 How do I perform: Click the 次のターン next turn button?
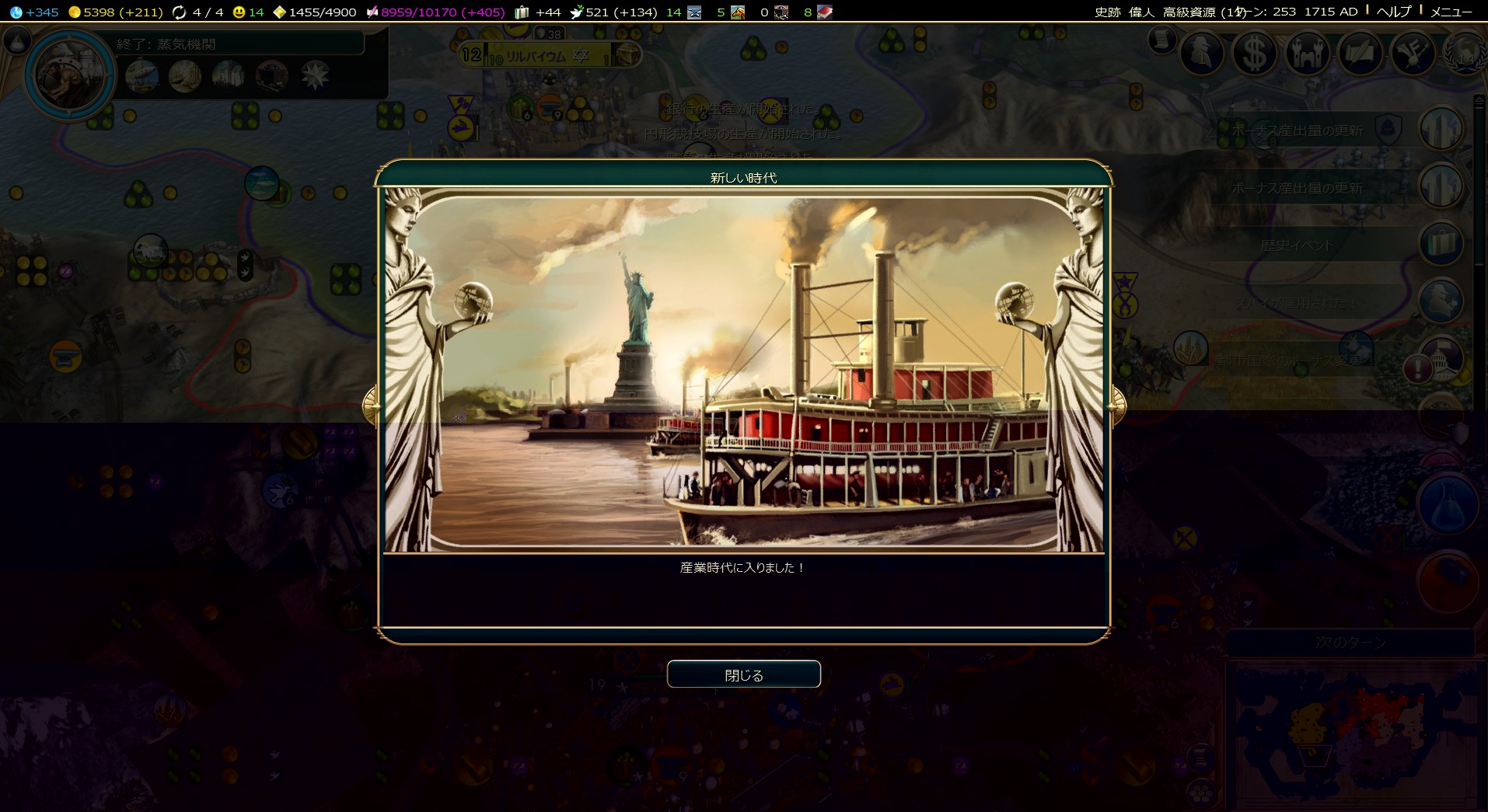1350,643
